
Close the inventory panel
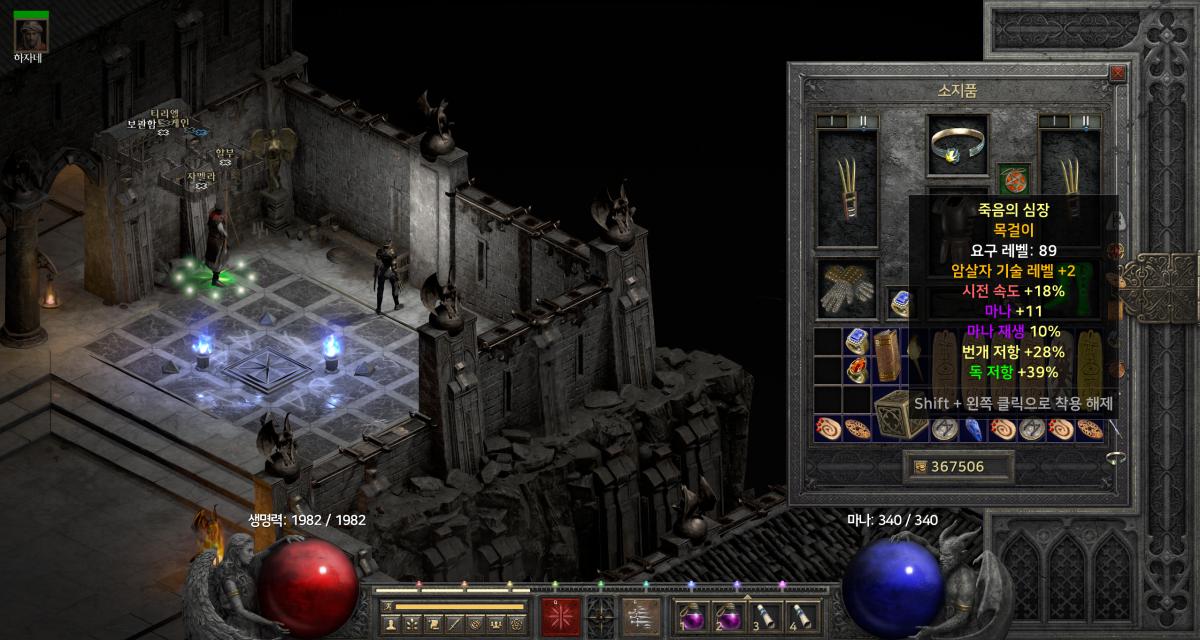(x=1117, y=73)
